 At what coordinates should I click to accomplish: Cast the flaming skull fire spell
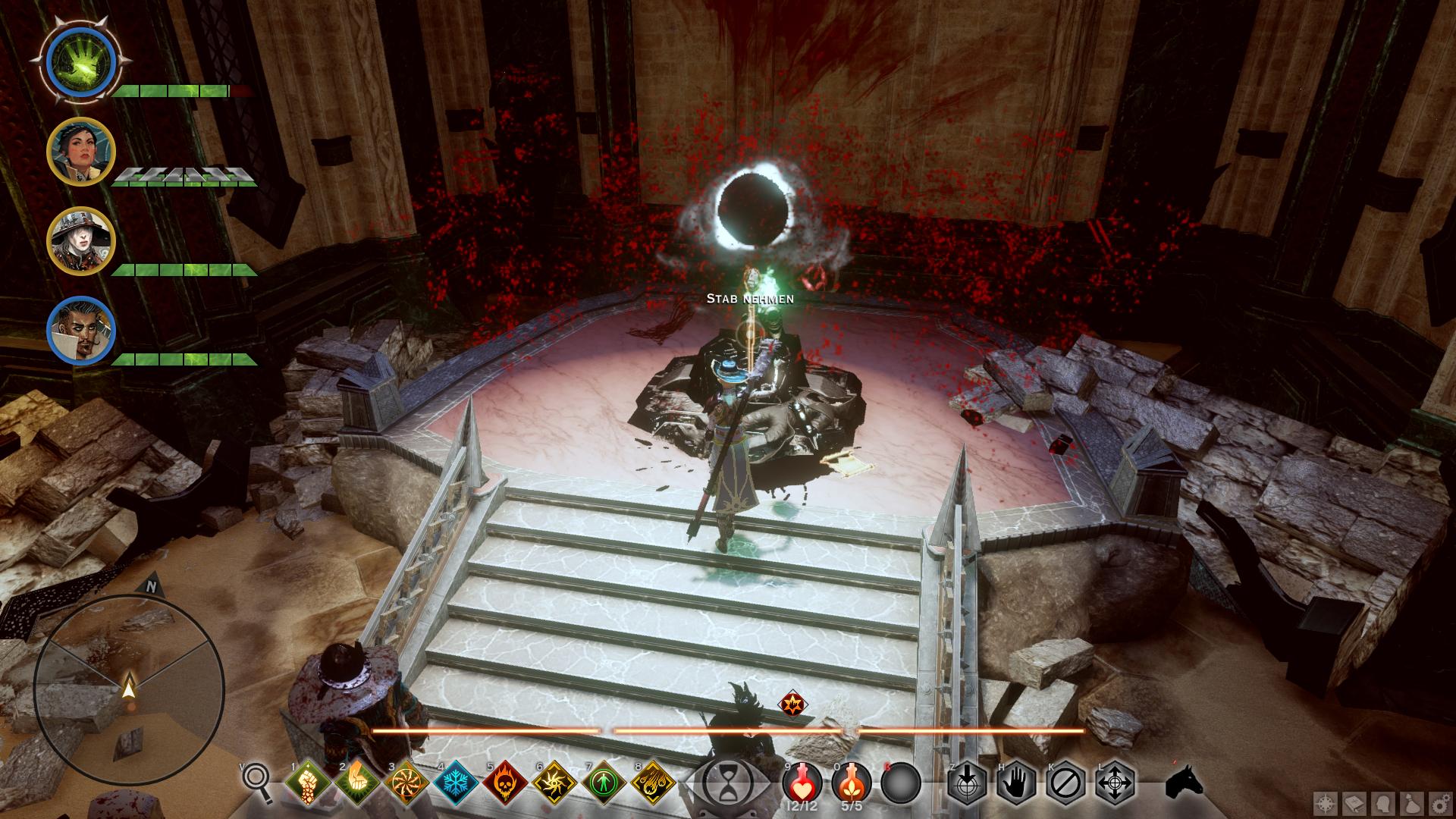tap(505, 783)
